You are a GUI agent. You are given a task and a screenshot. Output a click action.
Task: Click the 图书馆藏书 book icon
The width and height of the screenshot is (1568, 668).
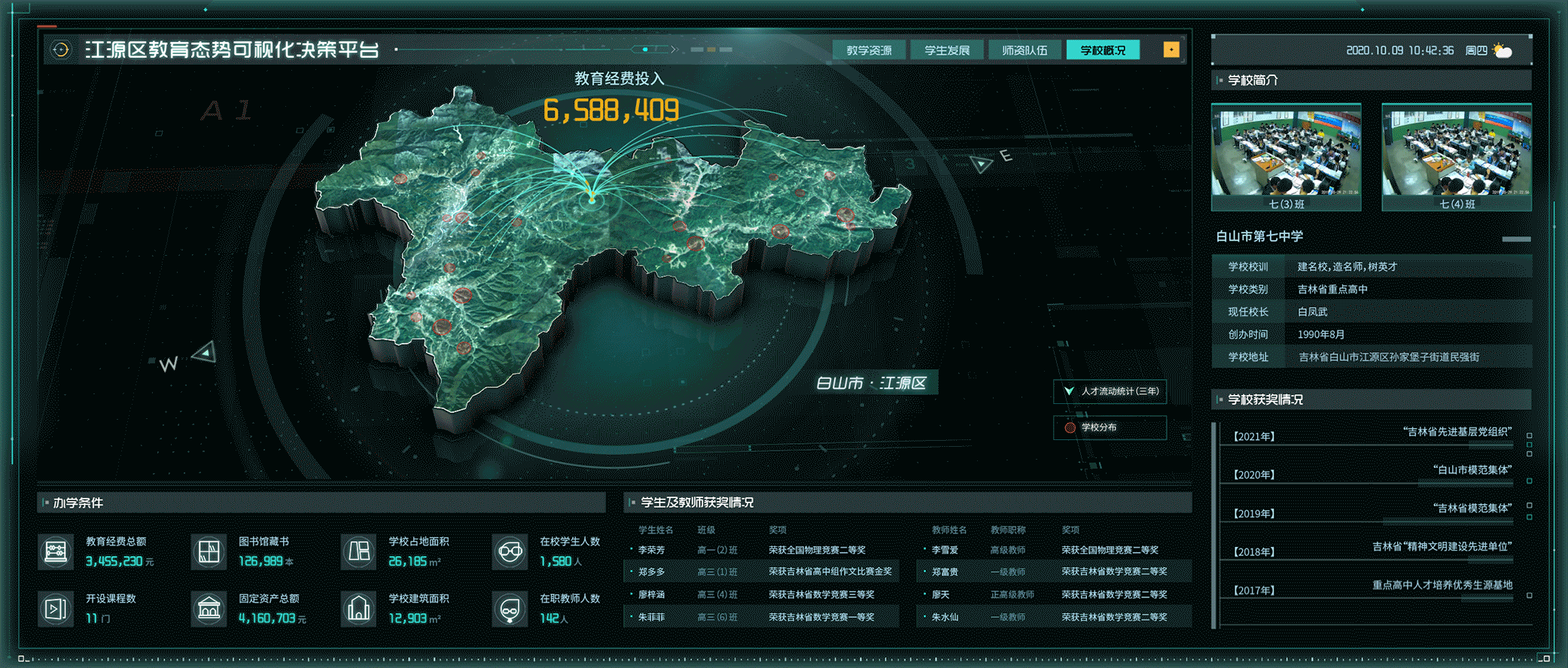209,551
